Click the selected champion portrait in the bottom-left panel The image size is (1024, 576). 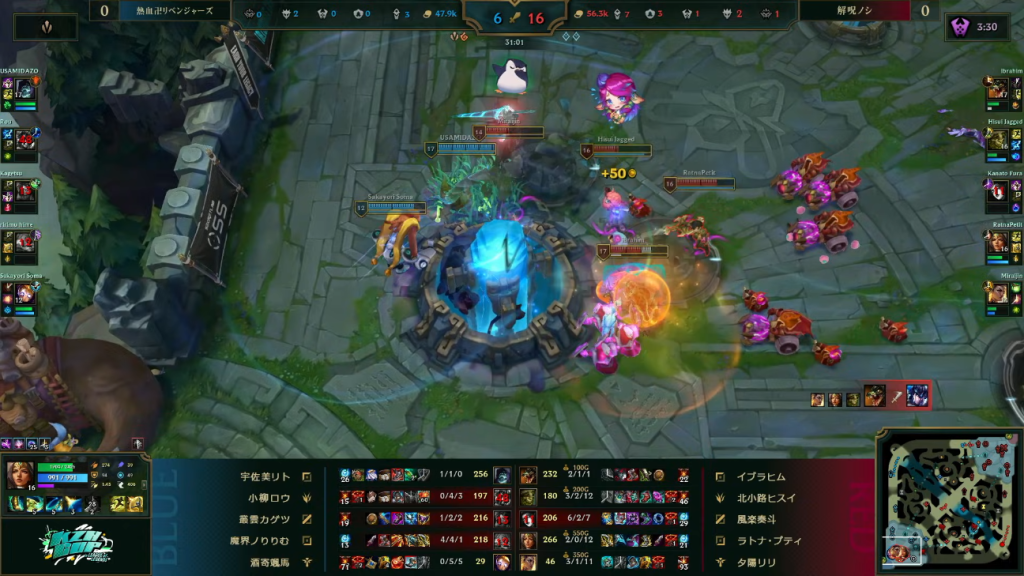pyautogui.click(x=20, y=473)
